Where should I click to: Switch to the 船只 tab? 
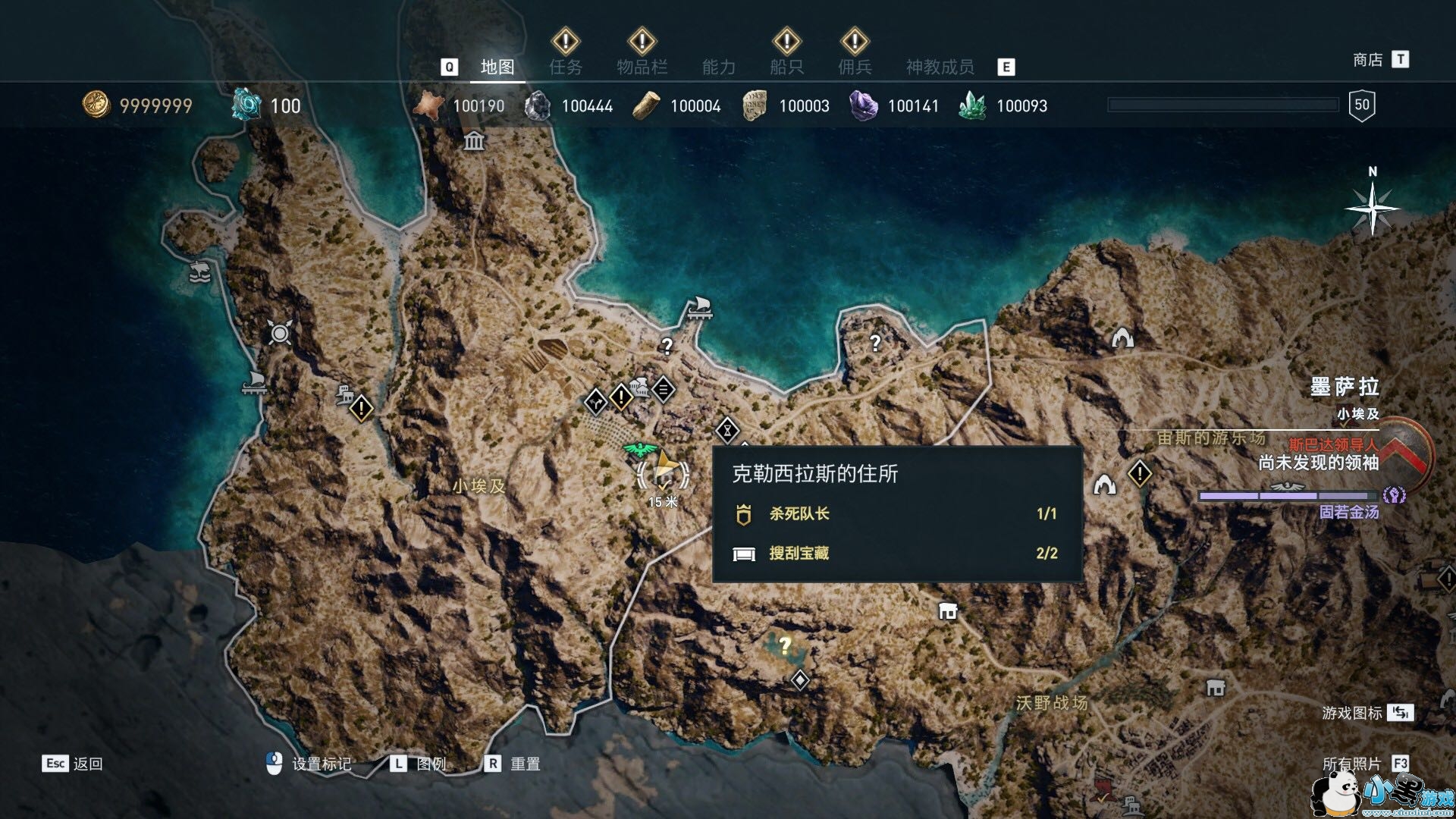(786, 67)
